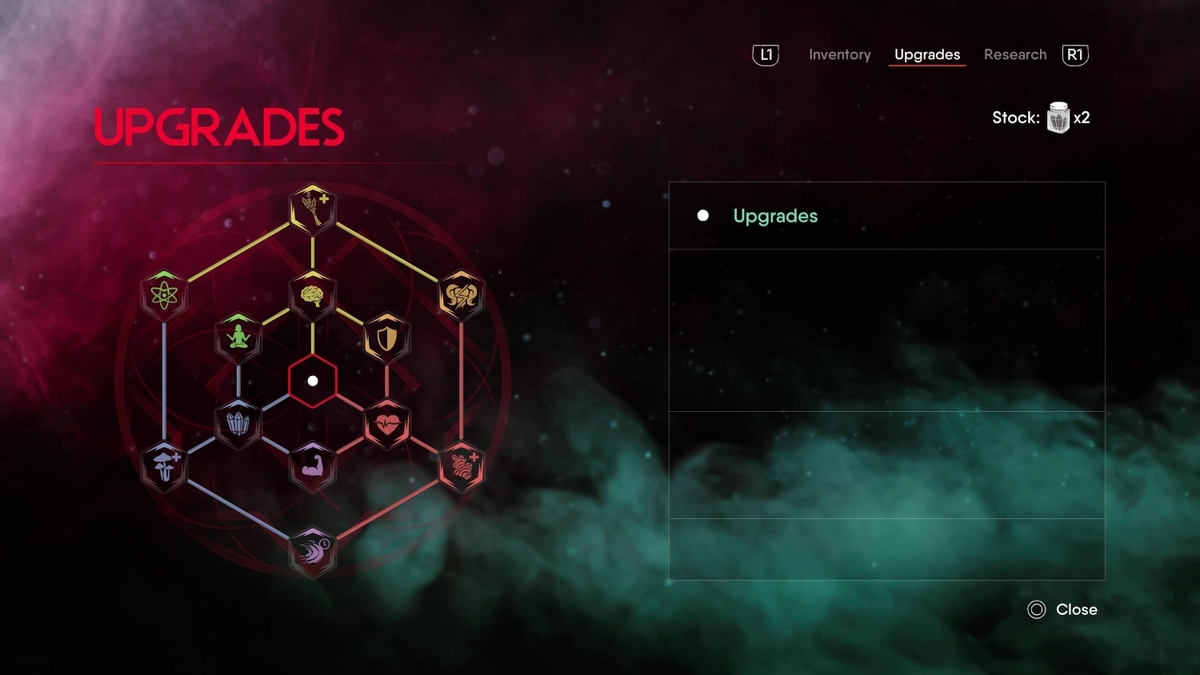Choose the shield upgrade node
Viewport: 1200px width, 675px height.
click(387, 338)
